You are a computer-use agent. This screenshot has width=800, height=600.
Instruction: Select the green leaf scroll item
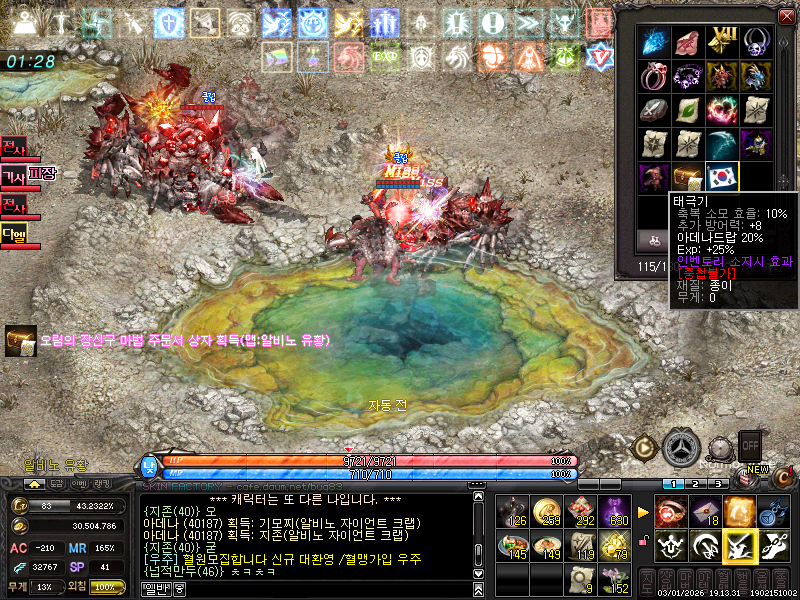pyautogui.click(x=689, y=110)
